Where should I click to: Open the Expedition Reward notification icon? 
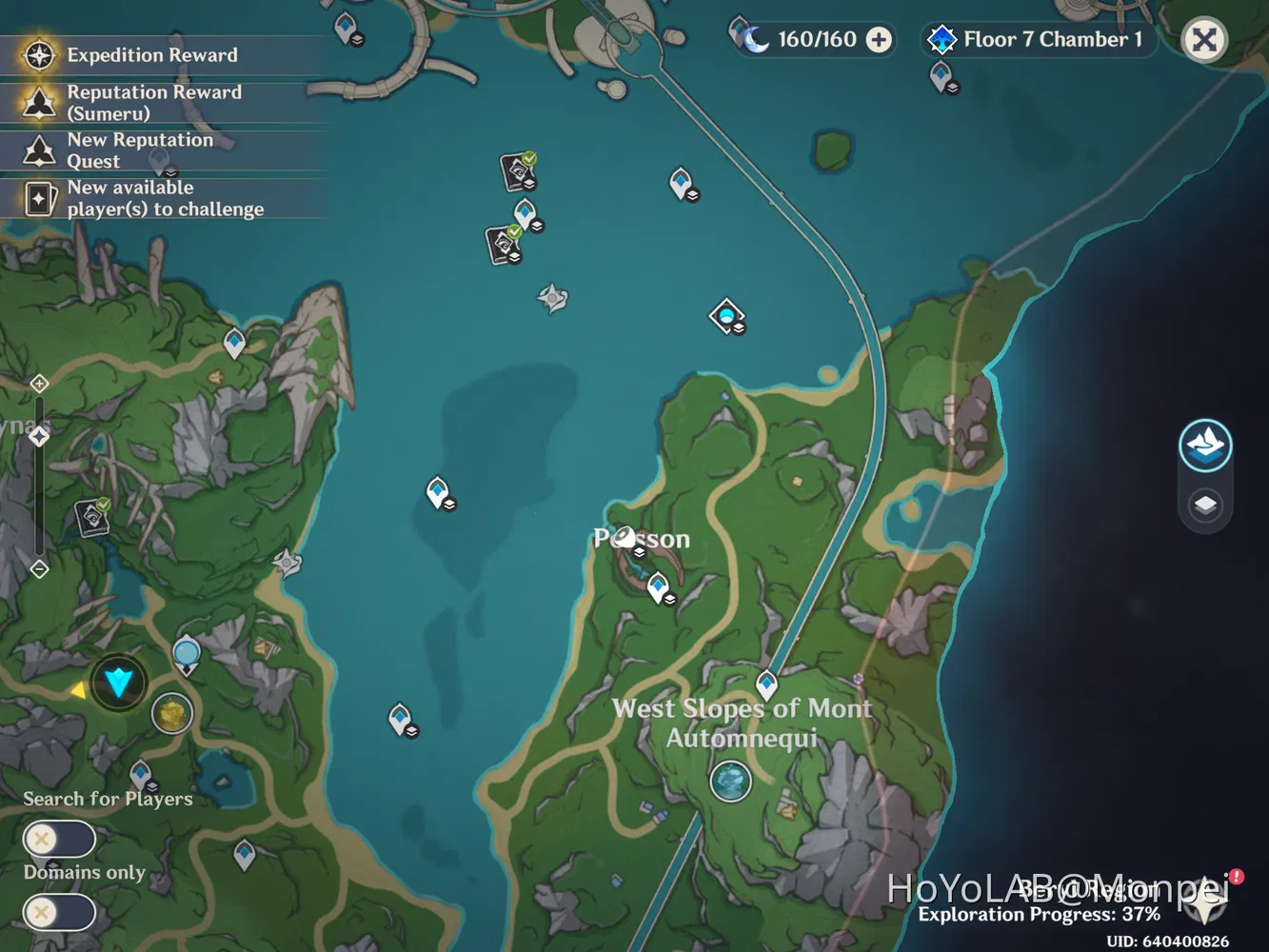click(x=38, y=55)
